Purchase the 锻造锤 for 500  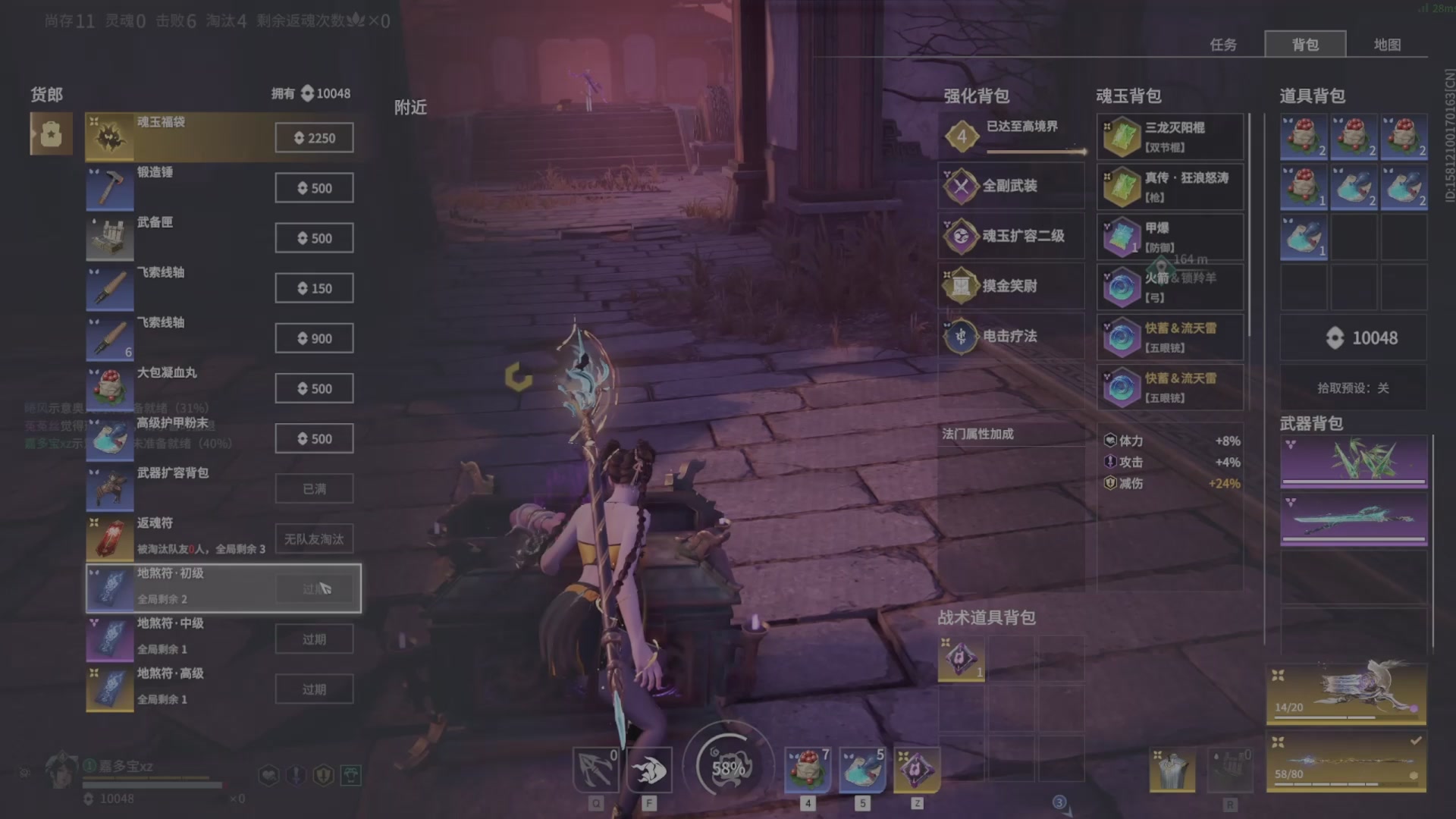coord(314,188)
